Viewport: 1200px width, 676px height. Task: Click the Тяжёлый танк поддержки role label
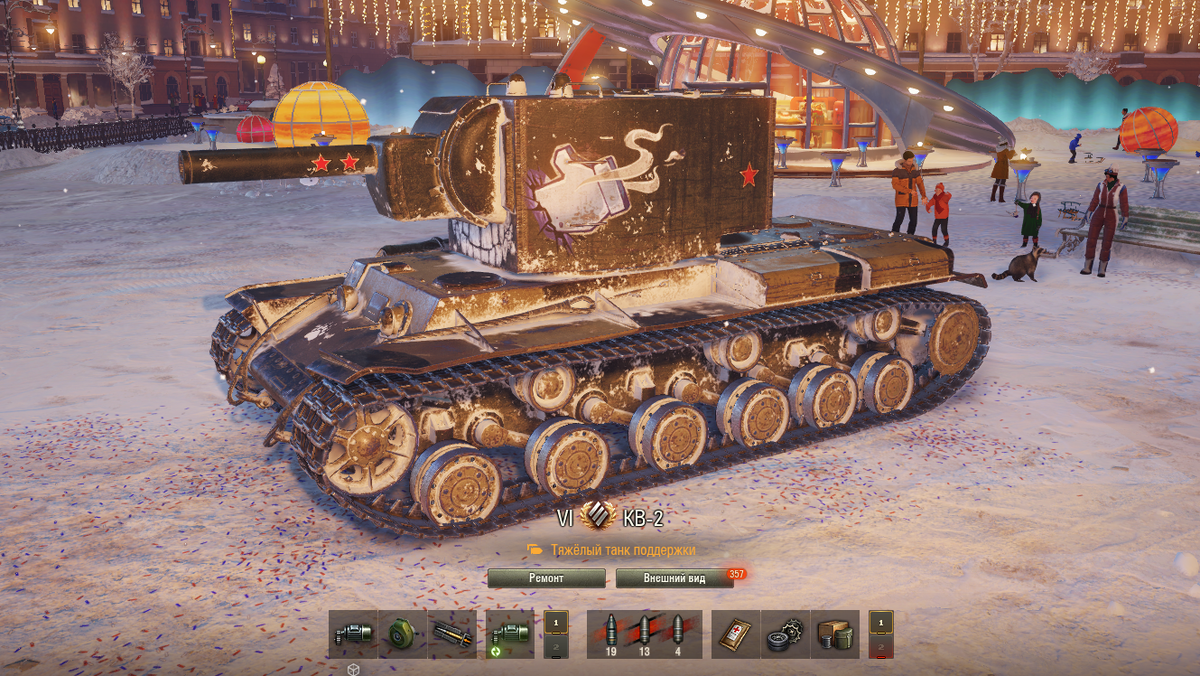click(622, 550)
